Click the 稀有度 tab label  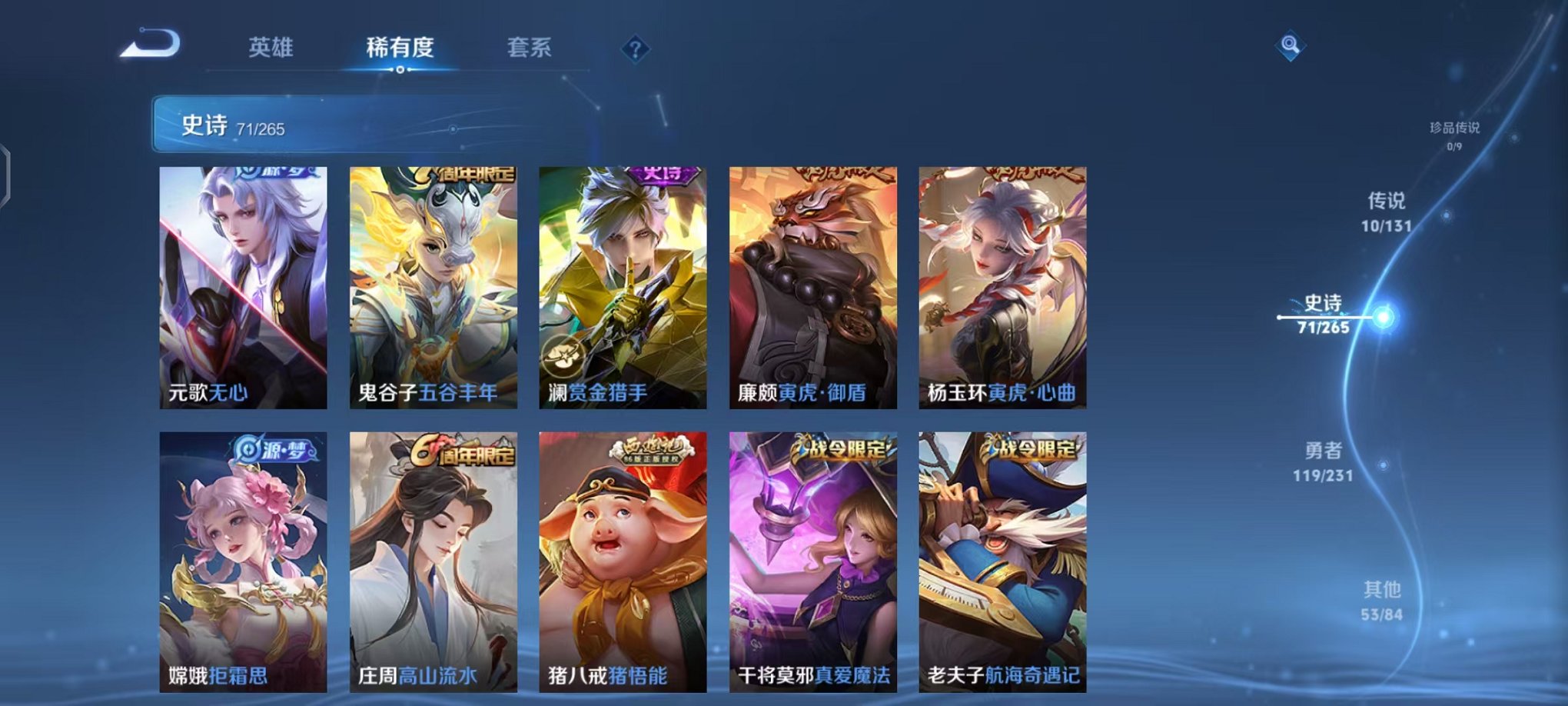[400, 48]
